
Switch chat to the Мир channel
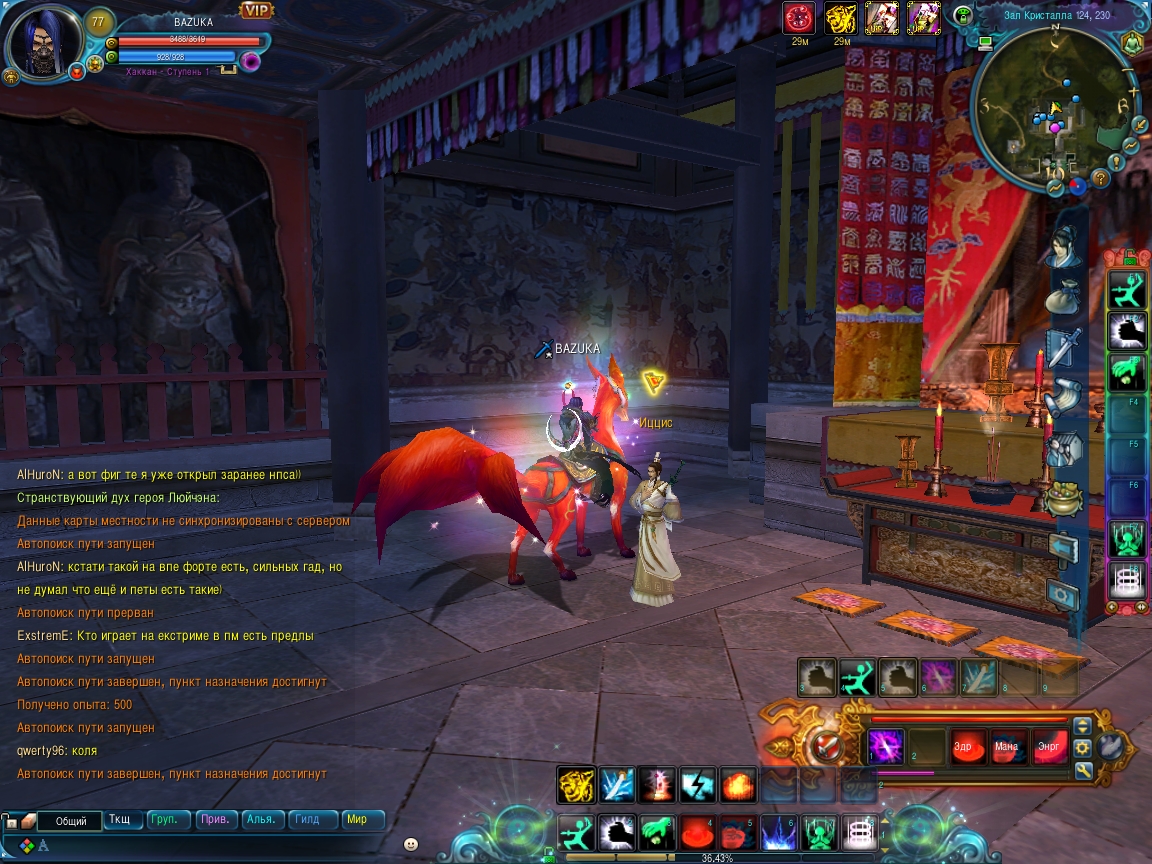[x=357, y=819]
